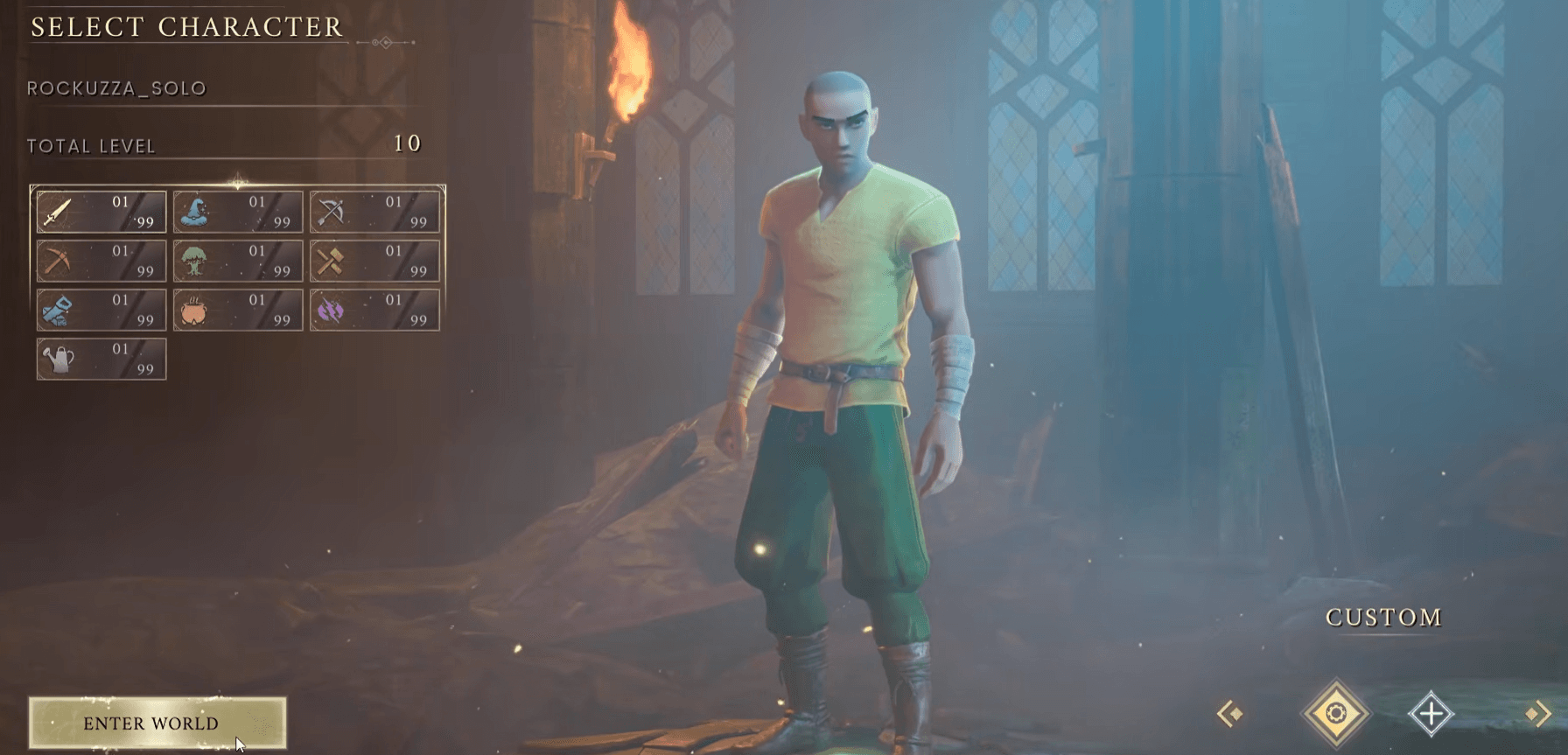
Task: Select the crossed hammers crafting skill icon
Action: tap(330, 260)
